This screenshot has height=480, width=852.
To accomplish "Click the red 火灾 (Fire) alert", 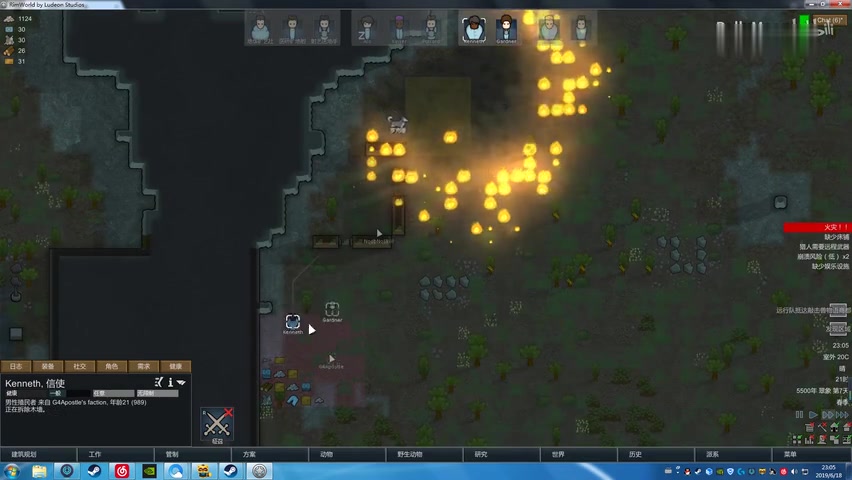I will (816, 227).
